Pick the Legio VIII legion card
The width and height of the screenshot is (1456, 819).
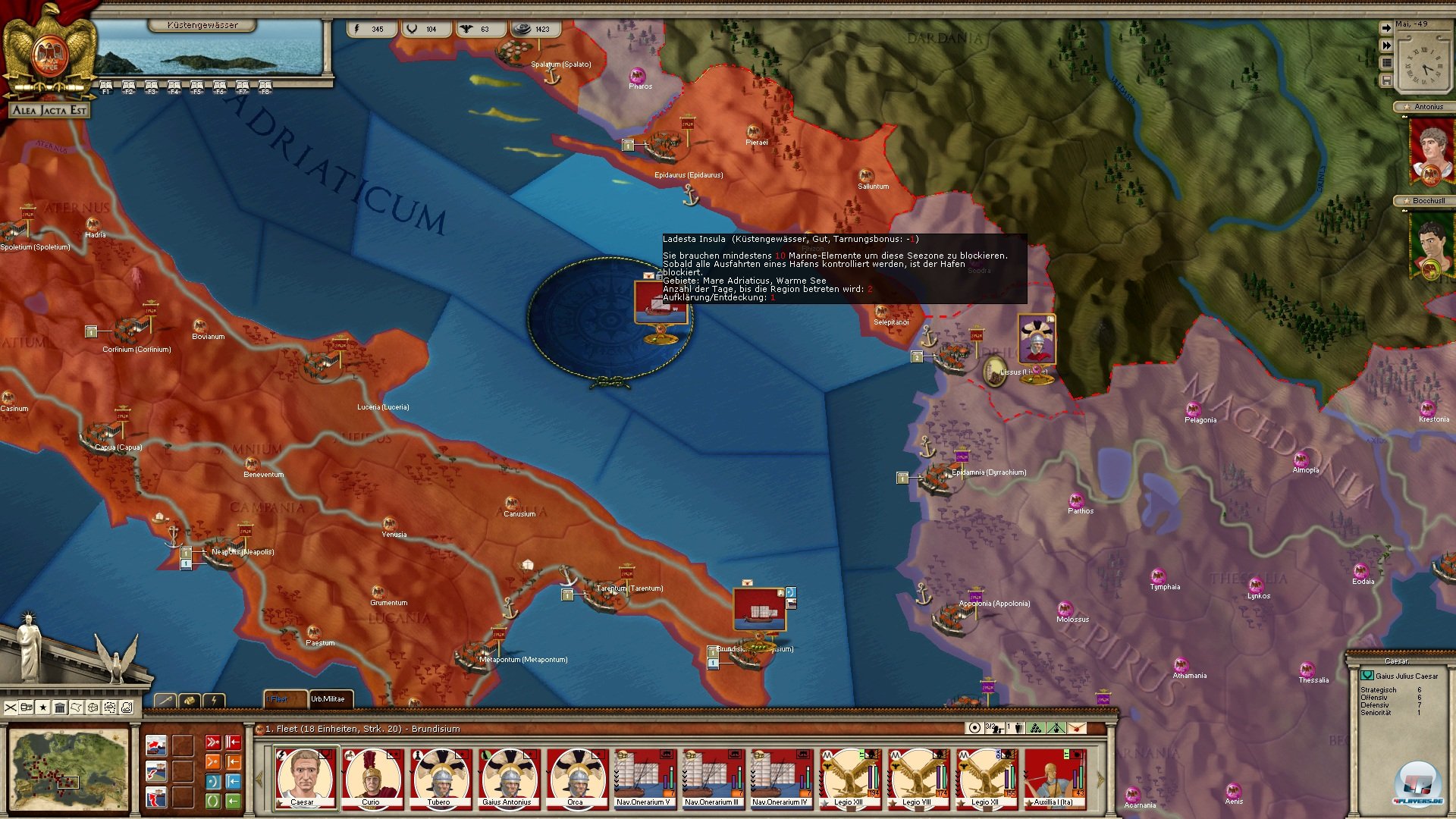point(917,777)
